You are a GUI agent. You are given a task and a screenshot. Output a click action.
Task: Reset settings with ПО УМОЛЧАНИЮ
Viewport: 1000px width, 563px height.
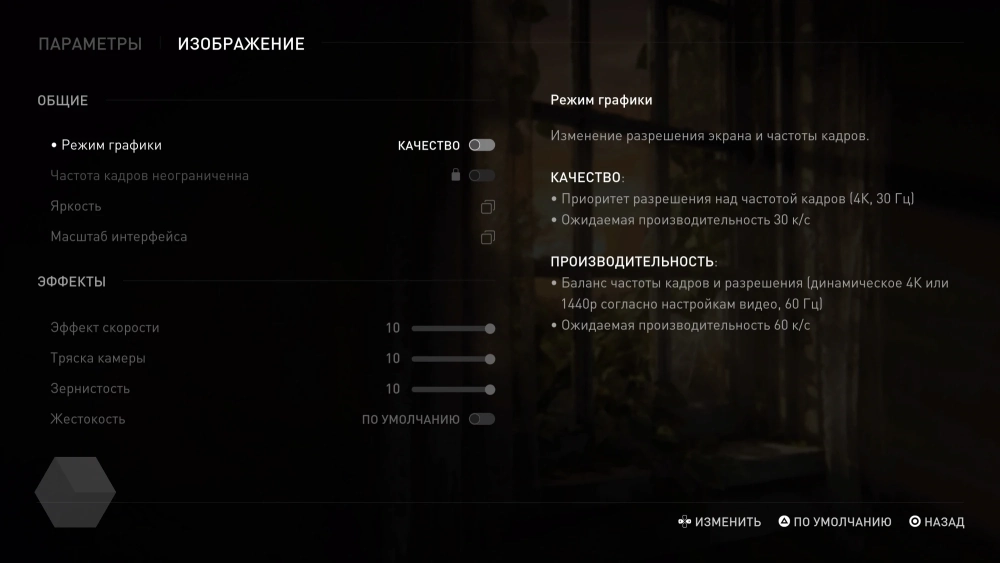[x=835, y=522]
